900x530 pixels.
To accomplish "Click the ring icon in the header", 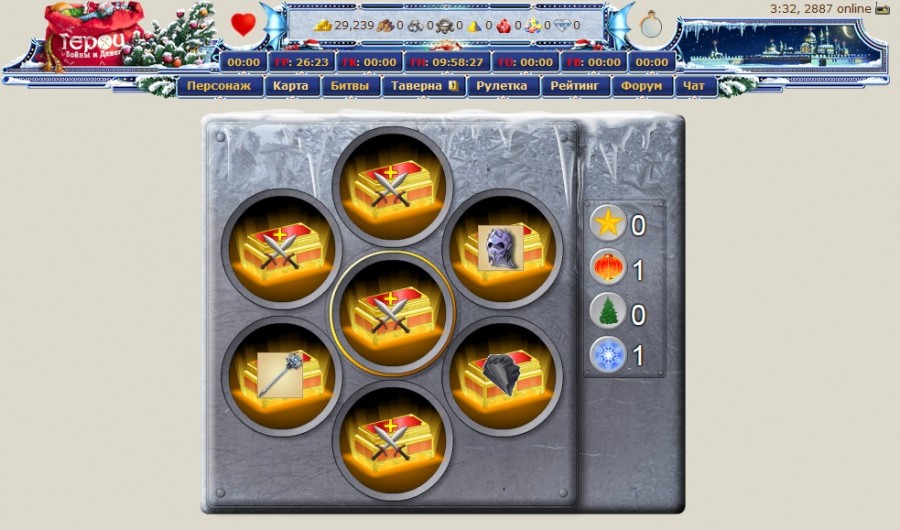I will coord(651,25).
